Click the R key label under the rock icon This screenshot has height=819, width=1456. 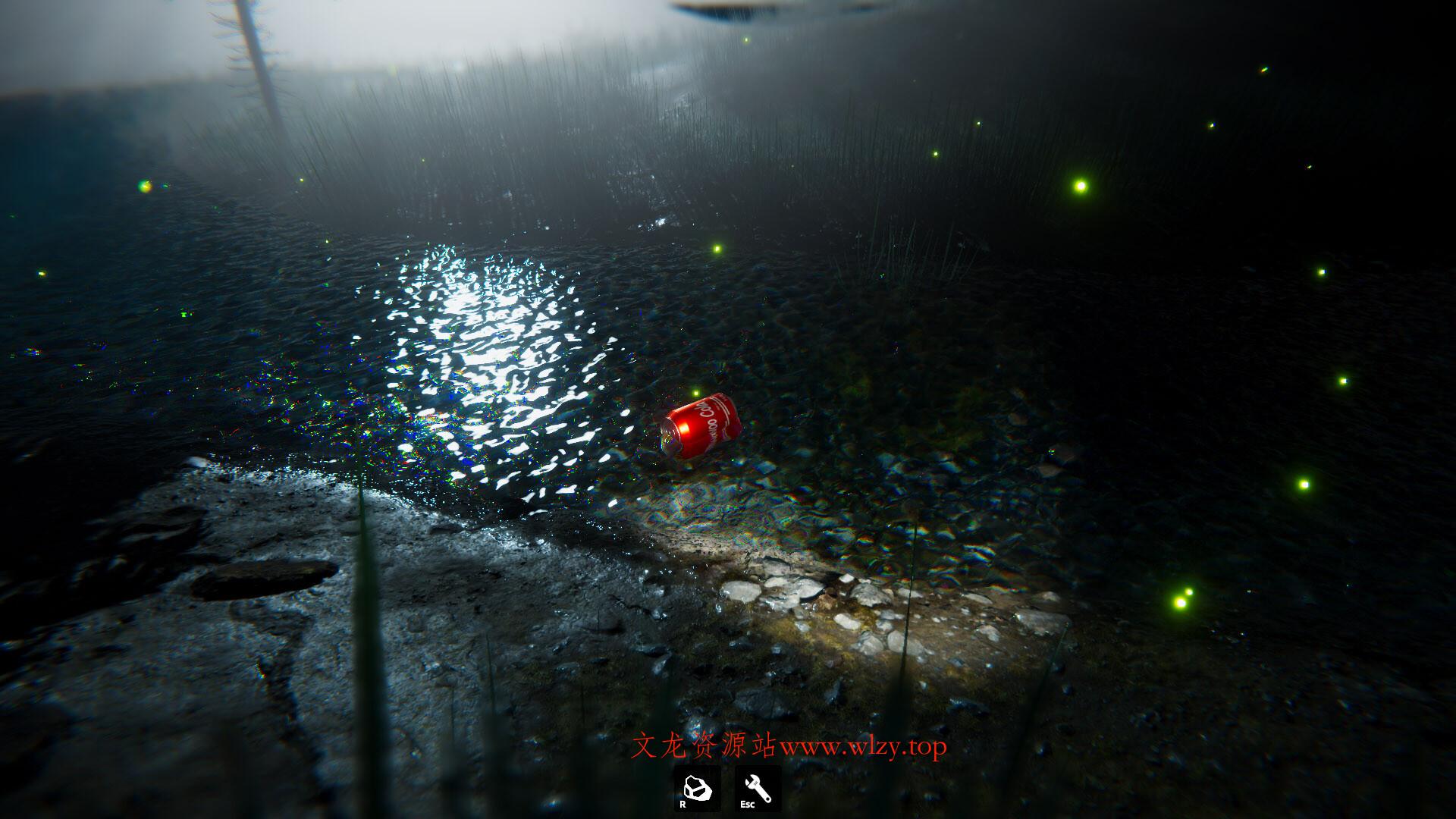click(682, 804)
